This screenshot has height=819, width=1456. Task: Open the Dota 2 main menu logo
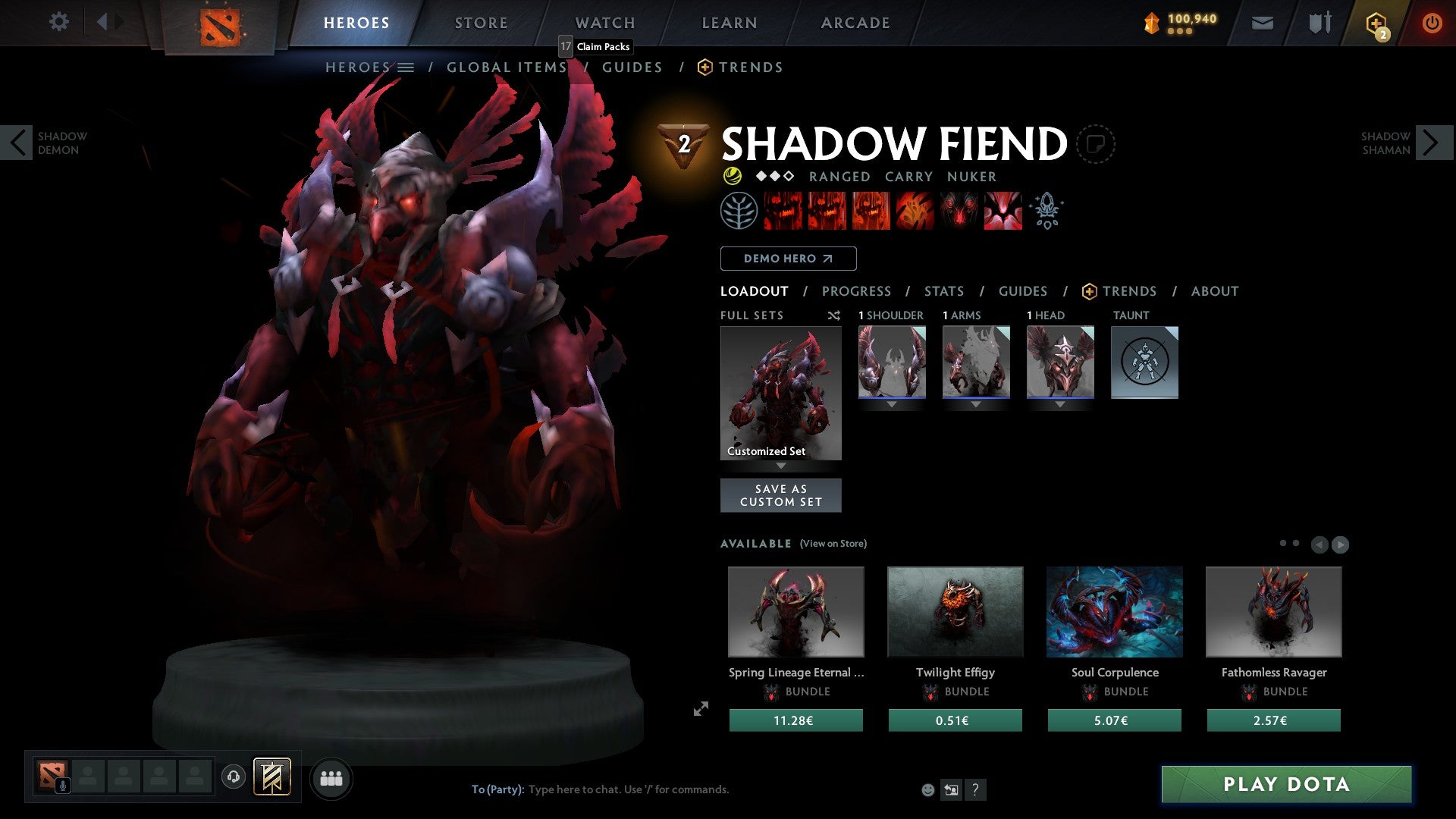click(220, 21)
